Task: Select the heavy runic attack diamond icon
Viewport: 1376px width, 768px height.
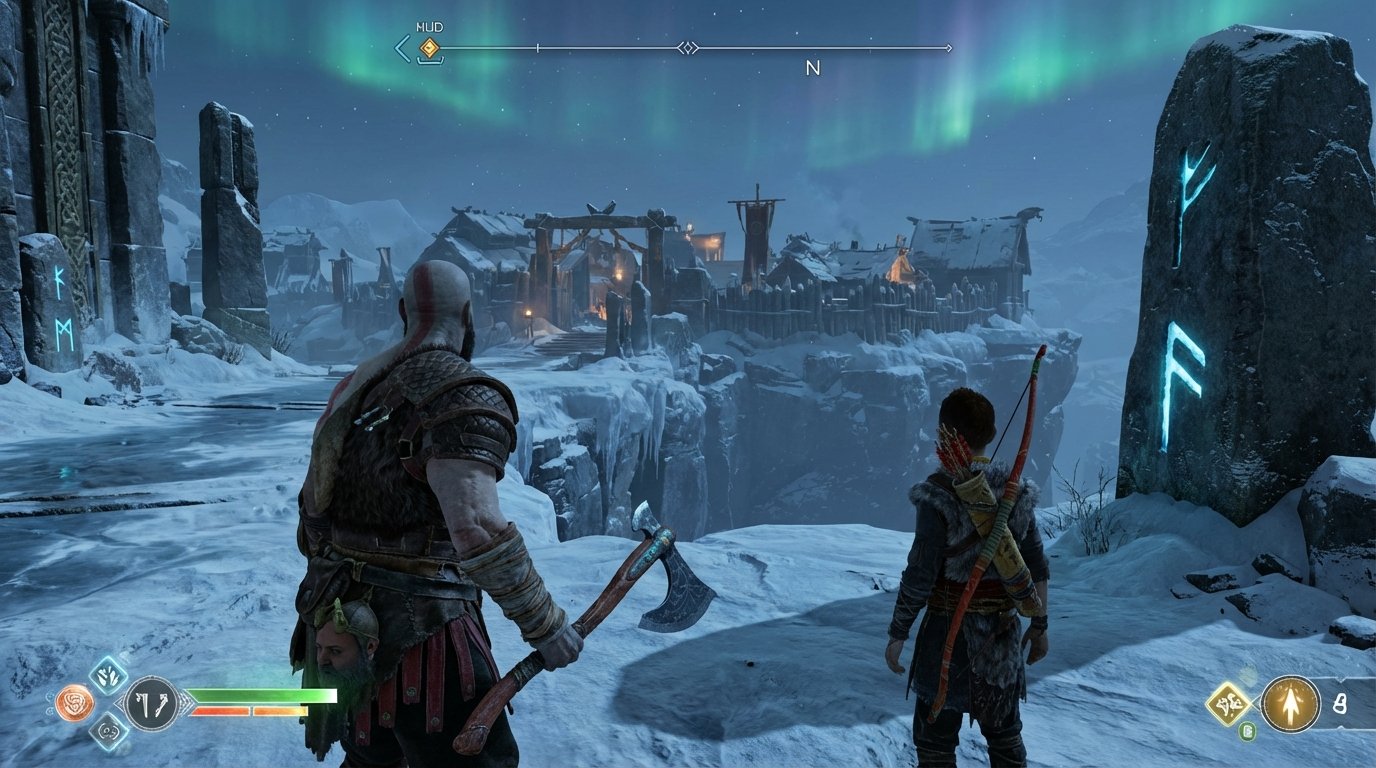Action: click(x=108, y=731)
